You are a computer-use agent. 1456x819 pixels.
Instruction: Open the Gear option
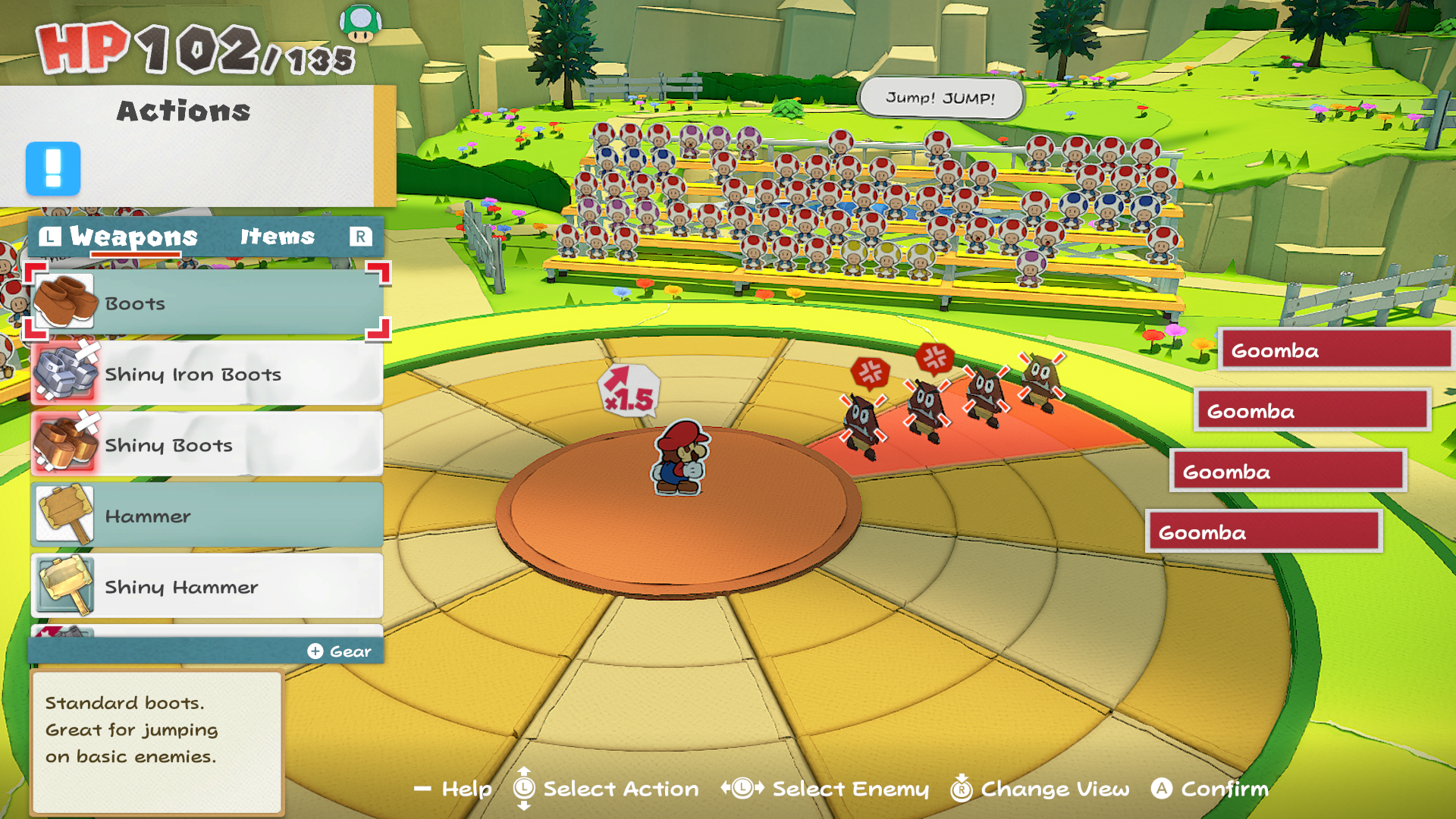click(x=340, y=651)
